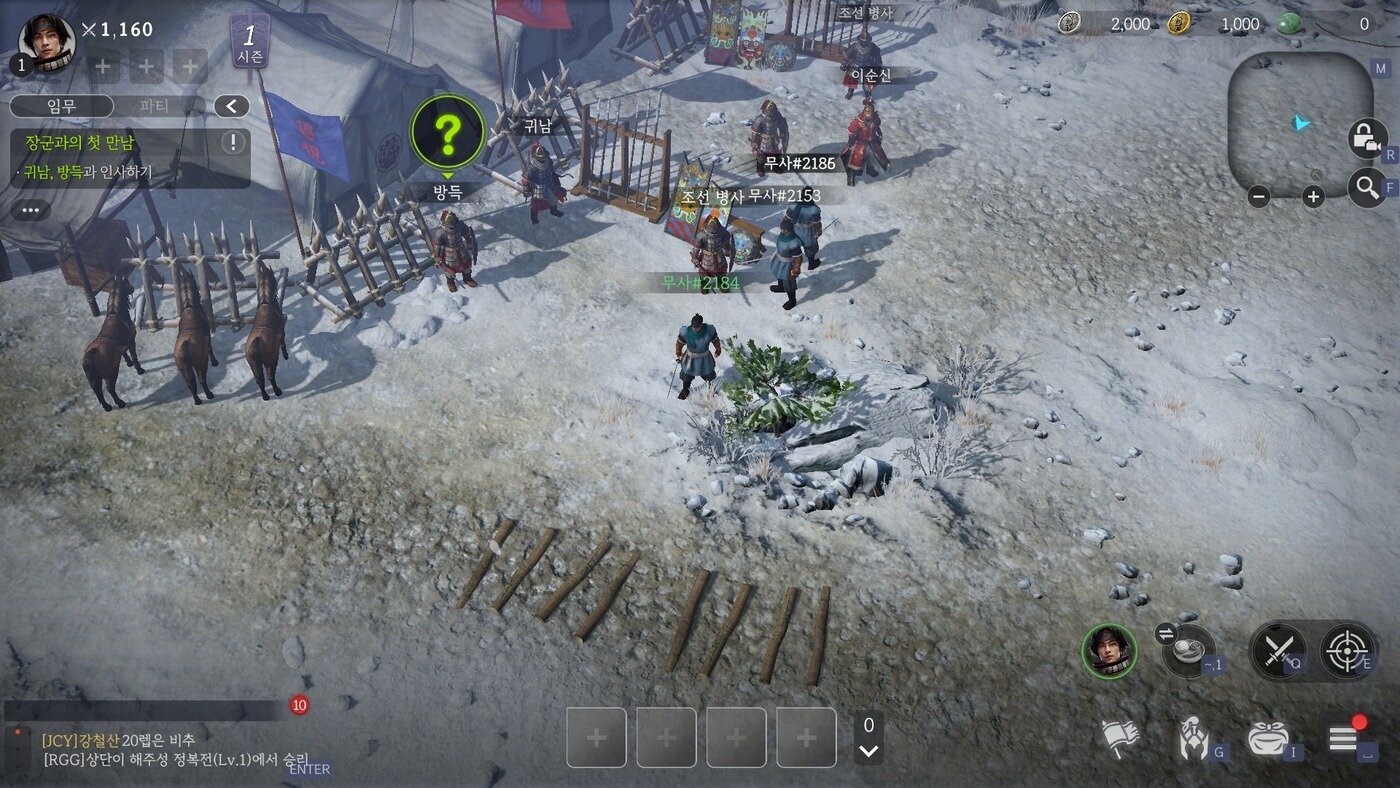Open the hamburger main menu with red dot
1400x788 pixels.
[x=1342, y=740]
